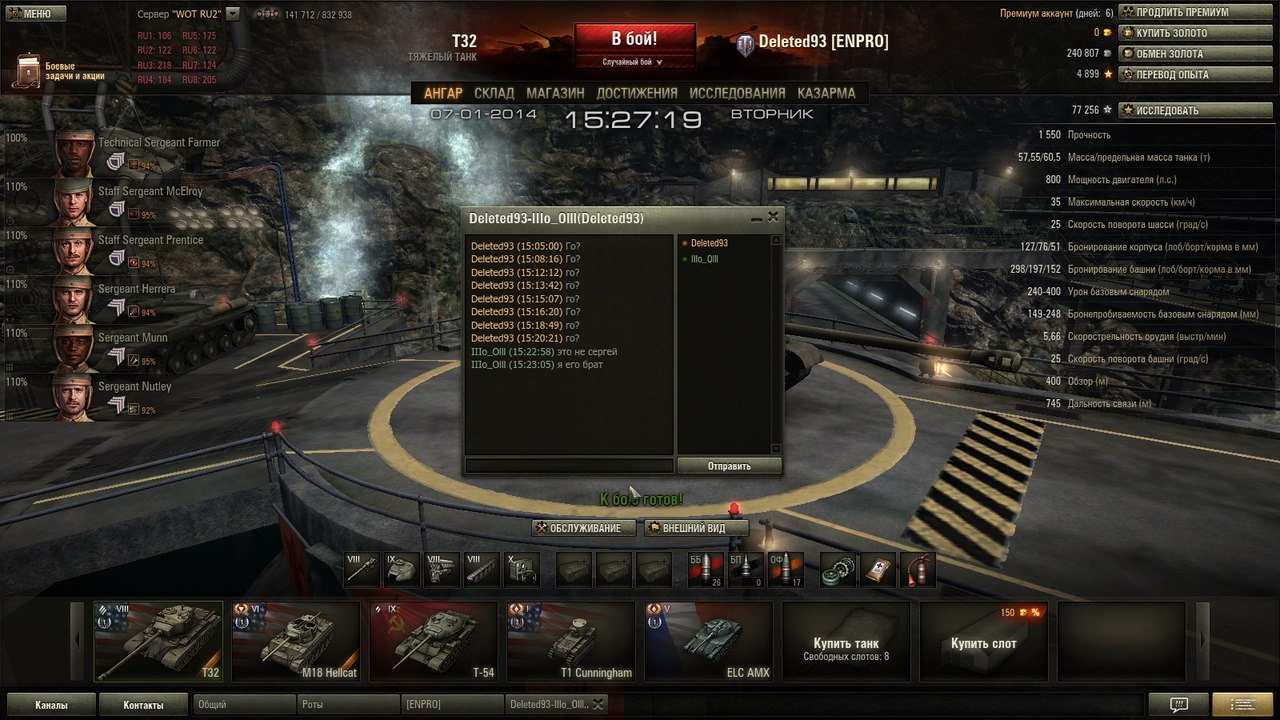Select the T-54 tank in carousel
Viewport: 1280px width, 720px height.
point(433,641)
